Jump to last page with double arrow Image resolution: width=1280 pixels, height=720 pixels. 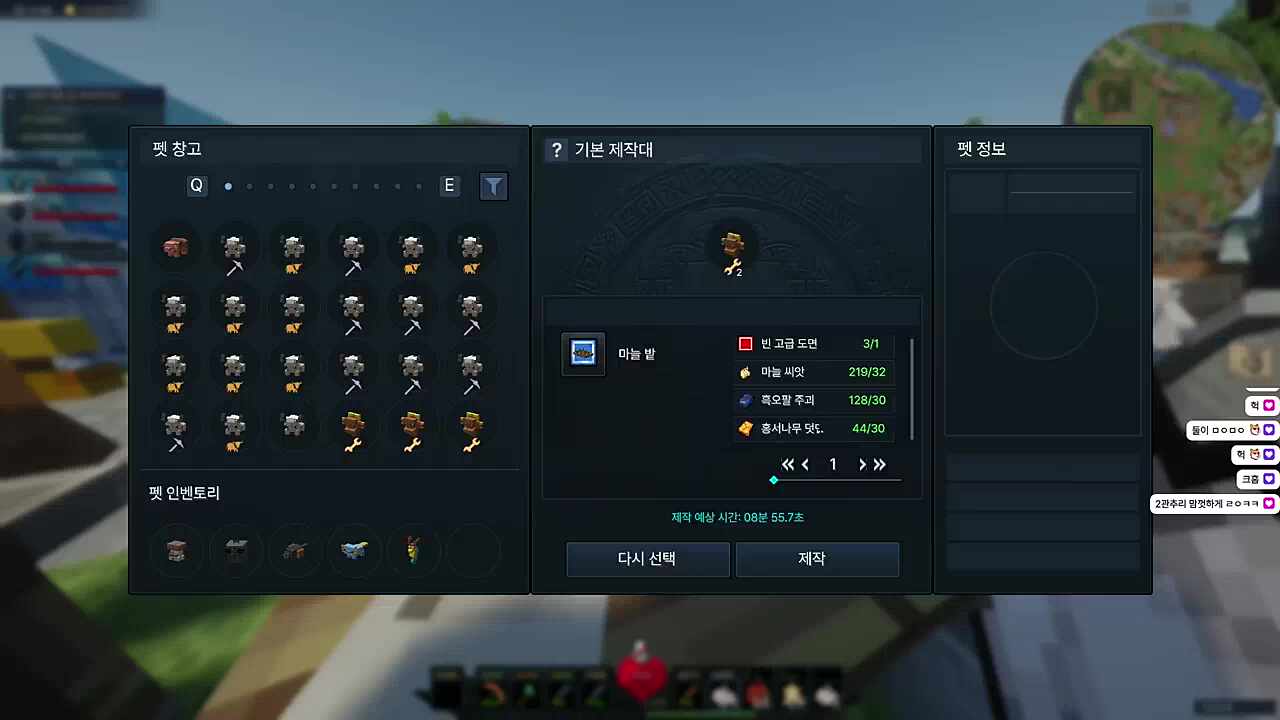[881, 464]
